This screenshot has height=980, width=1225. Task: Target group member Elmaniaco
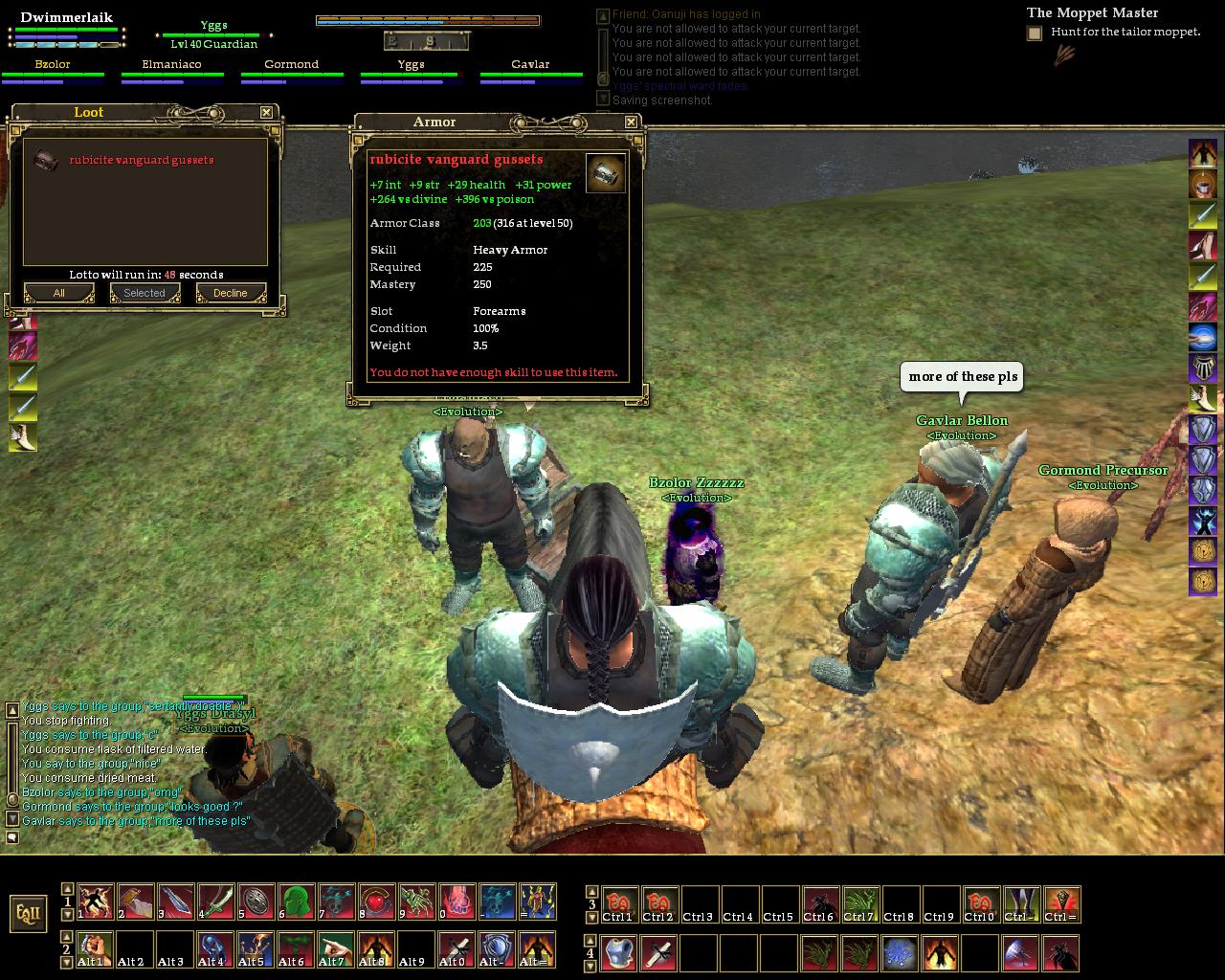(x=172, y=72)
